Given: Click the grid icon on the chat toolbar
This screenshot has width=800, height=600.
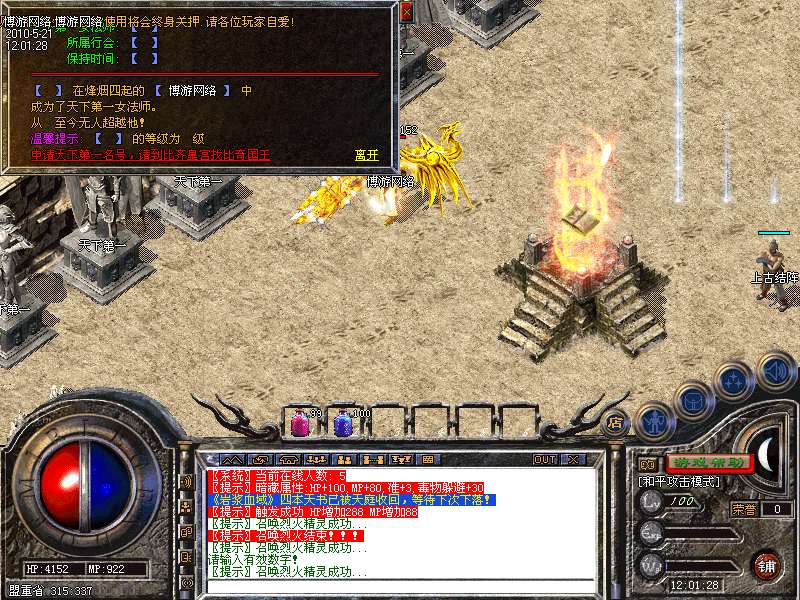Looking at the screenshot, I should pyautogui.click(x=427, y=460).
